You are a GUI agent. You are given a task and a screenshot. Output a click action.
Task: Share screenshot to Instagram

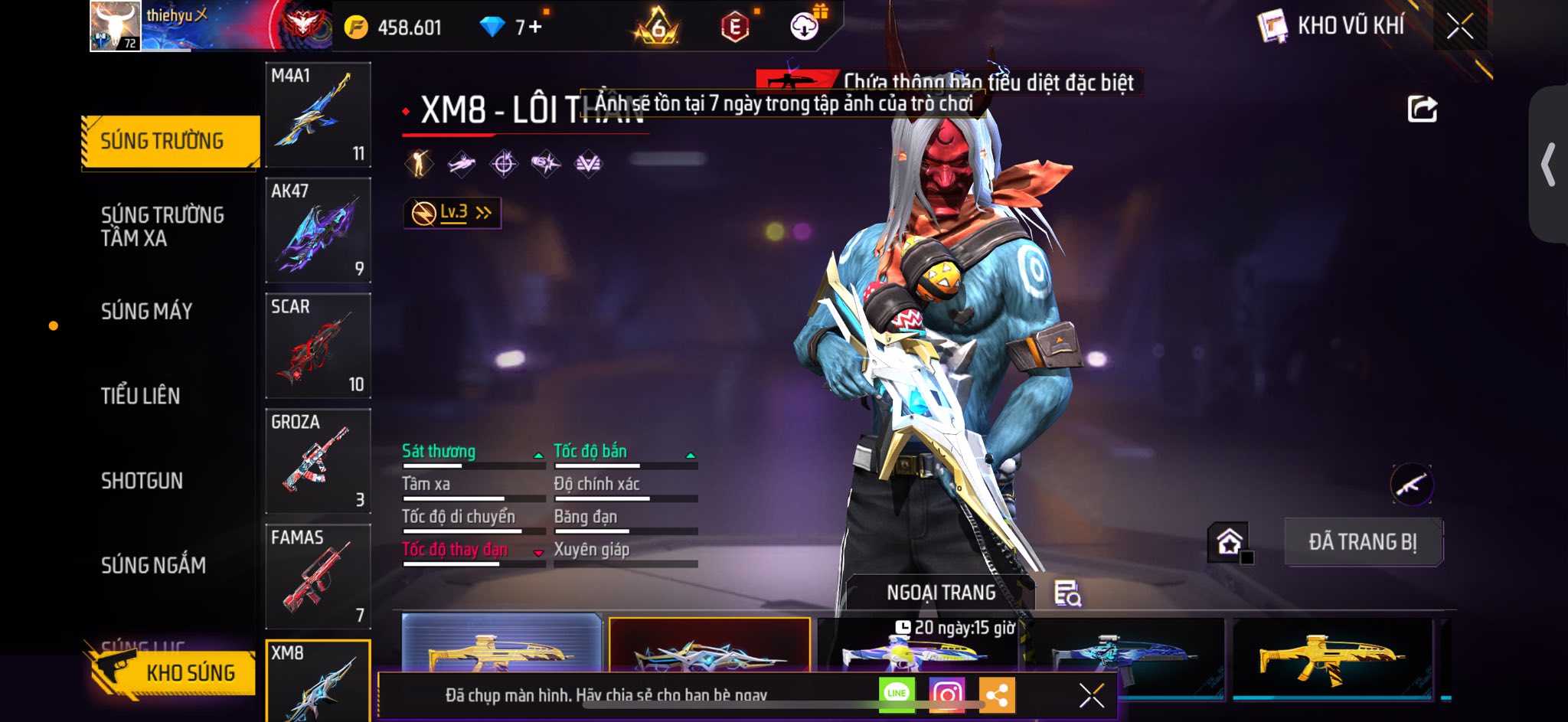[946, 694]
